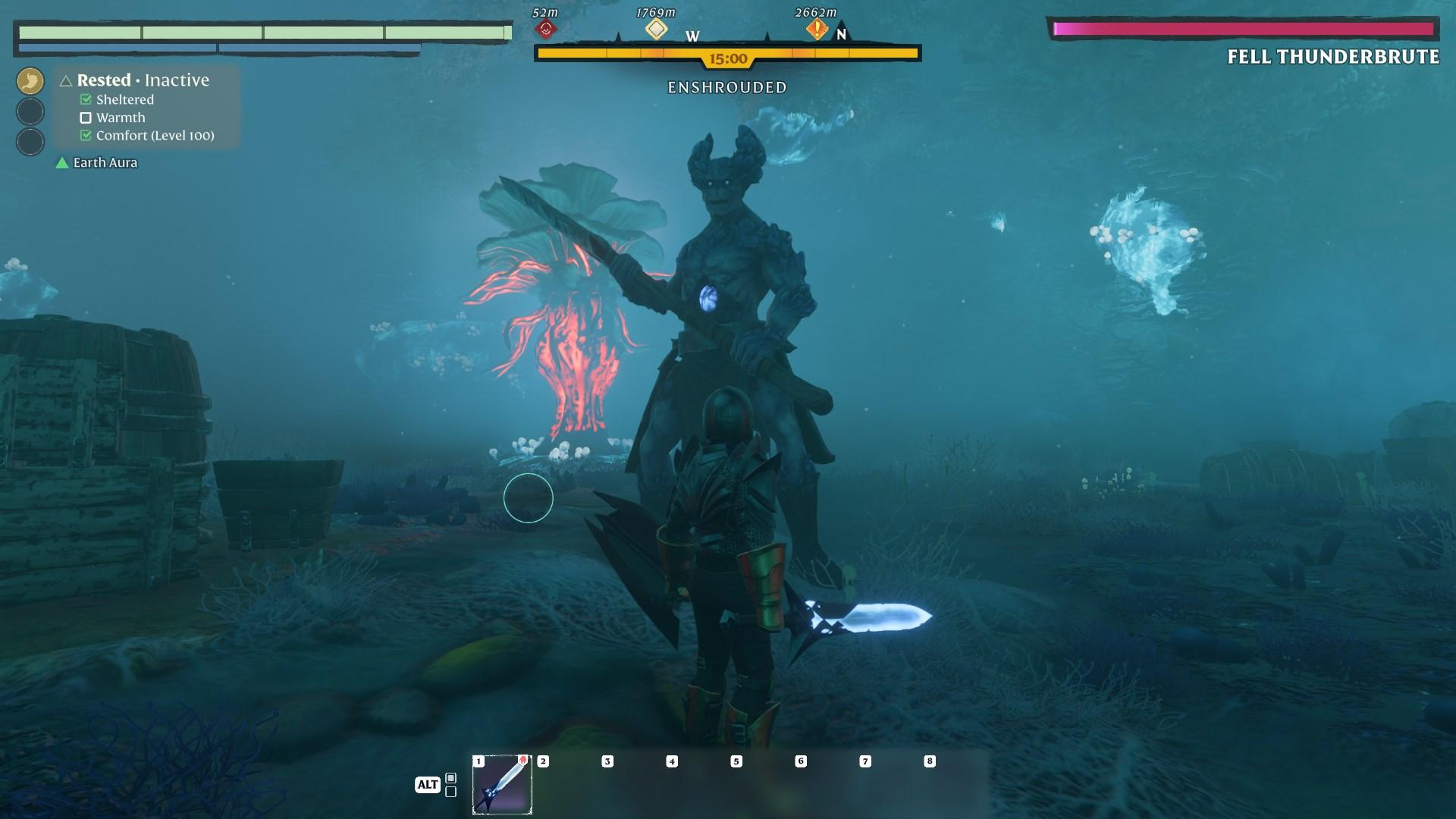The width and height of the screenshot is (1456, 819).
Task: Click the orange exclamation quest marker at 2662m
Action: [x=817, y=30]
